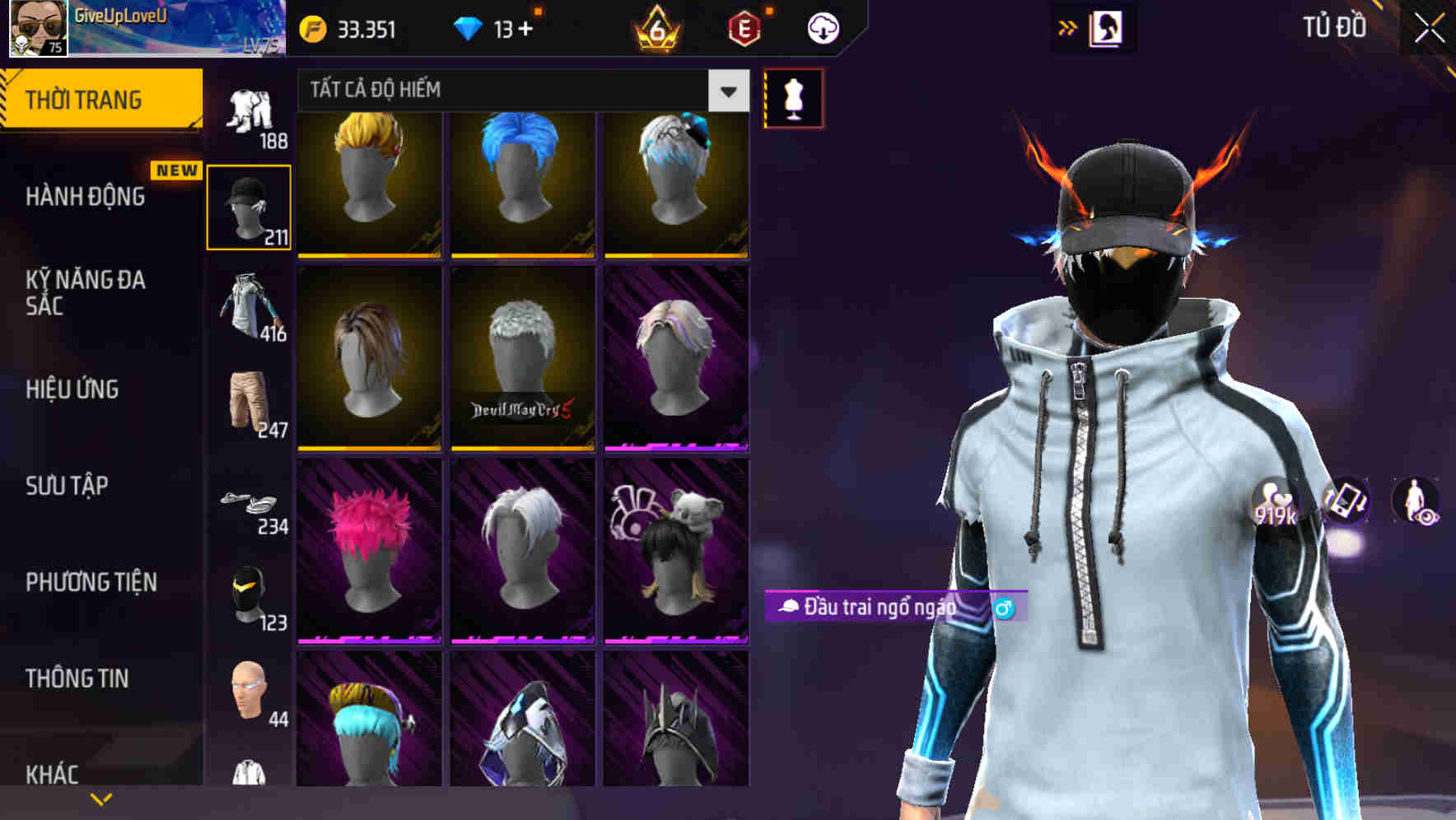Open the GiveUpLoveU player profile avatar
This screenshot has width=1456, height=820.
[35, 29]
